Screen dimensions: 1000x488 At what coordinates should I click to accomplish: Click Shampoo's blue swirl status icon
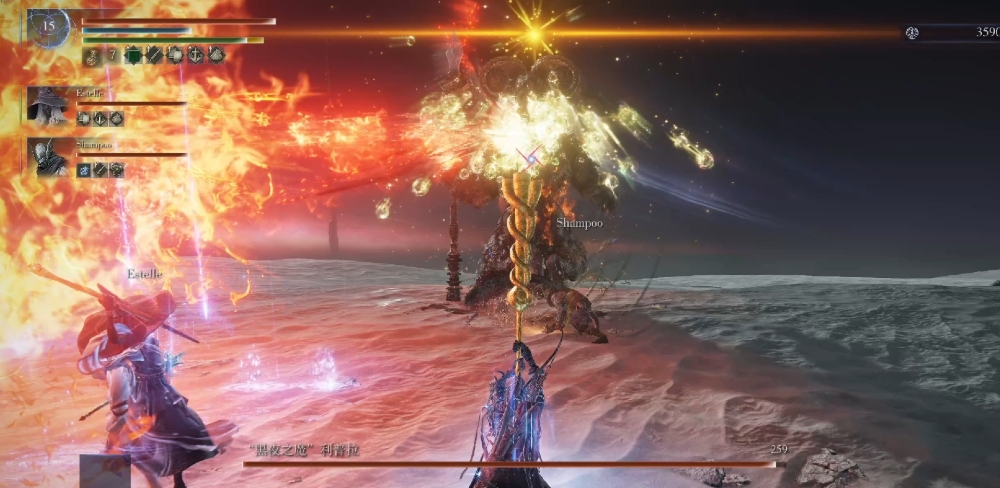pyautogui.click(x=84, y=170)
